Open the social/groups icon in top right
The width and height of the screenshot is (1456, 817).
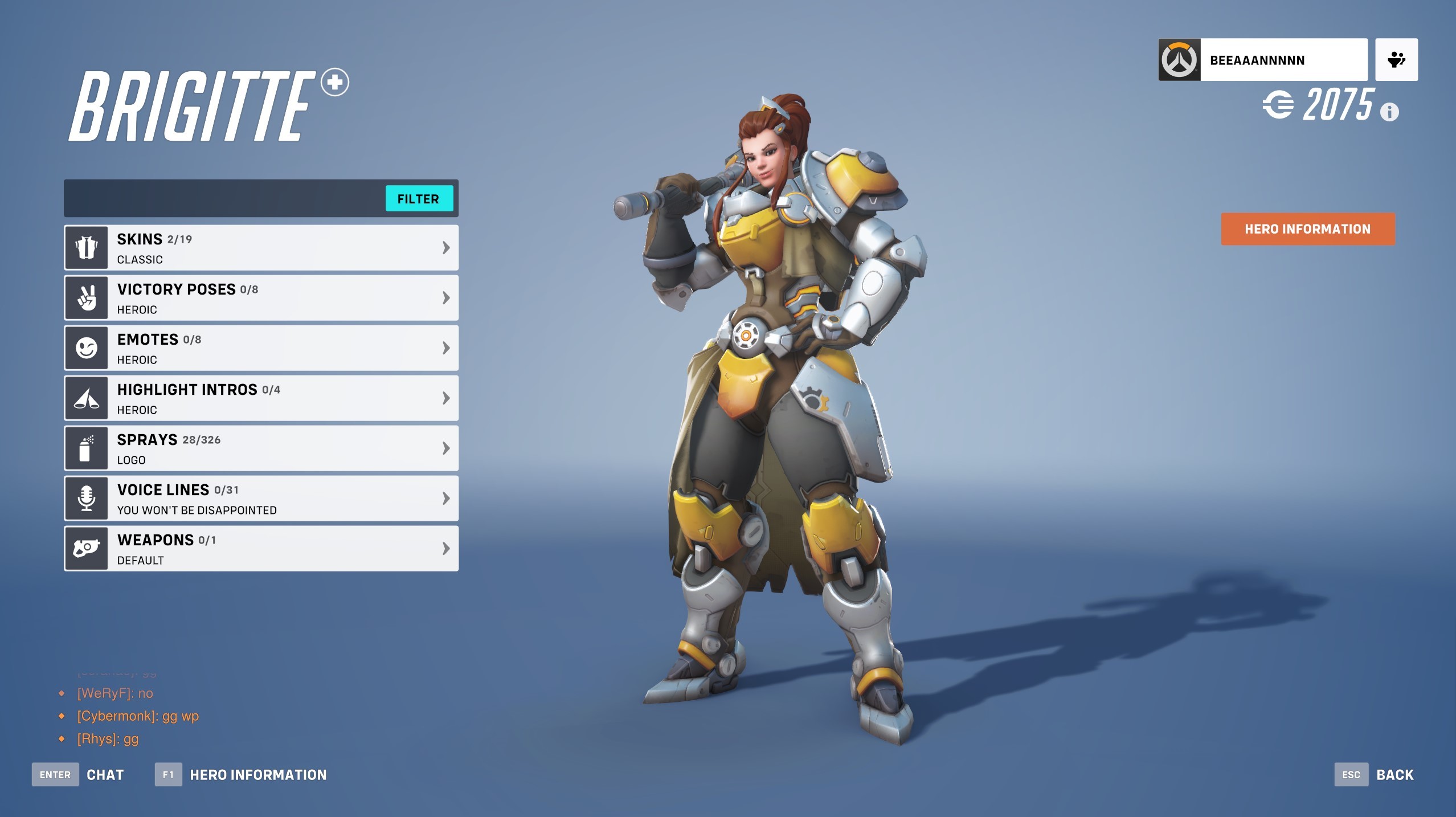pyautogui.click(x=1396, y=59)
